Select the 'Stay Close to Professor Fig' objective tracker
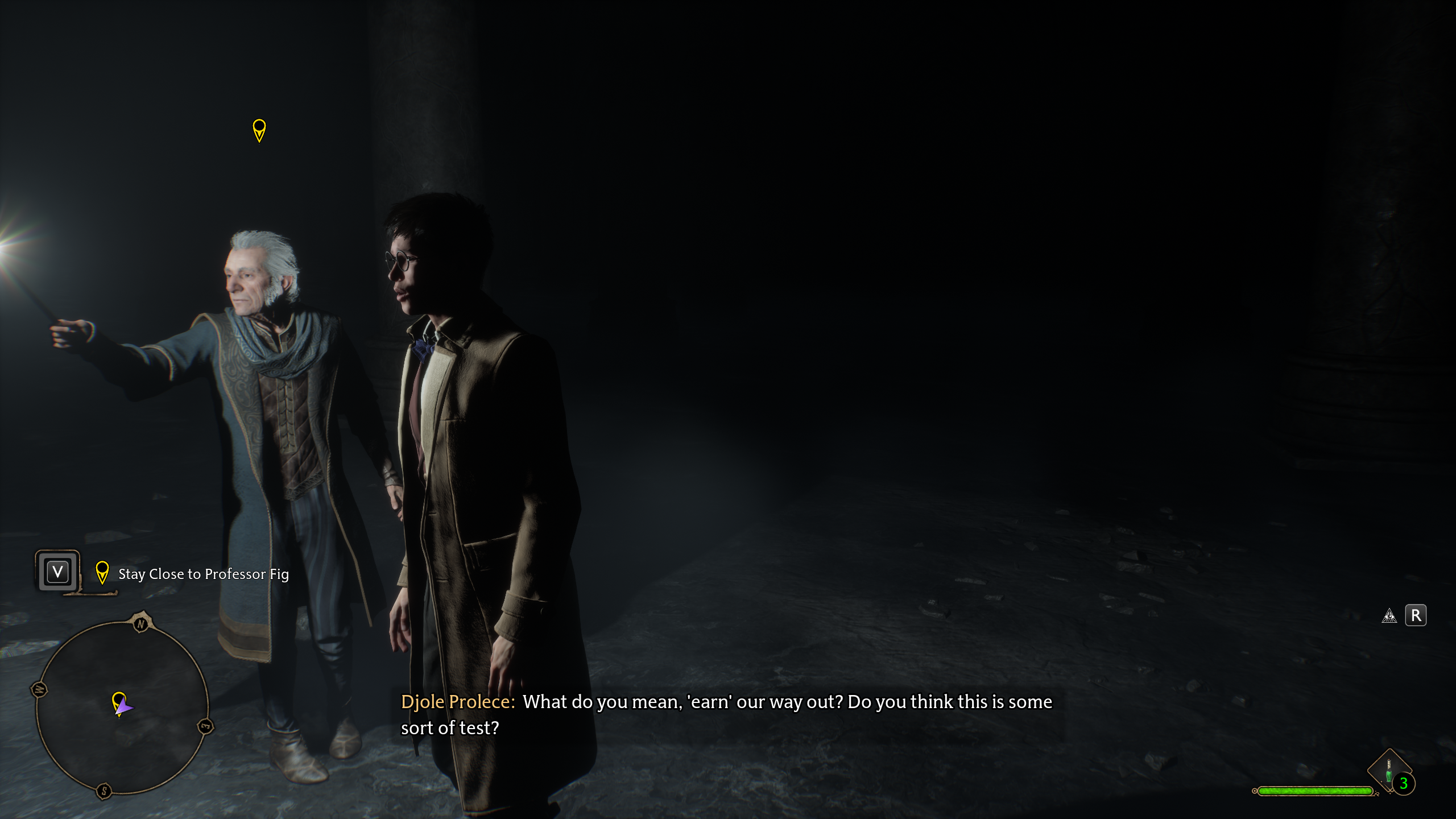 [x=203, y=574]
